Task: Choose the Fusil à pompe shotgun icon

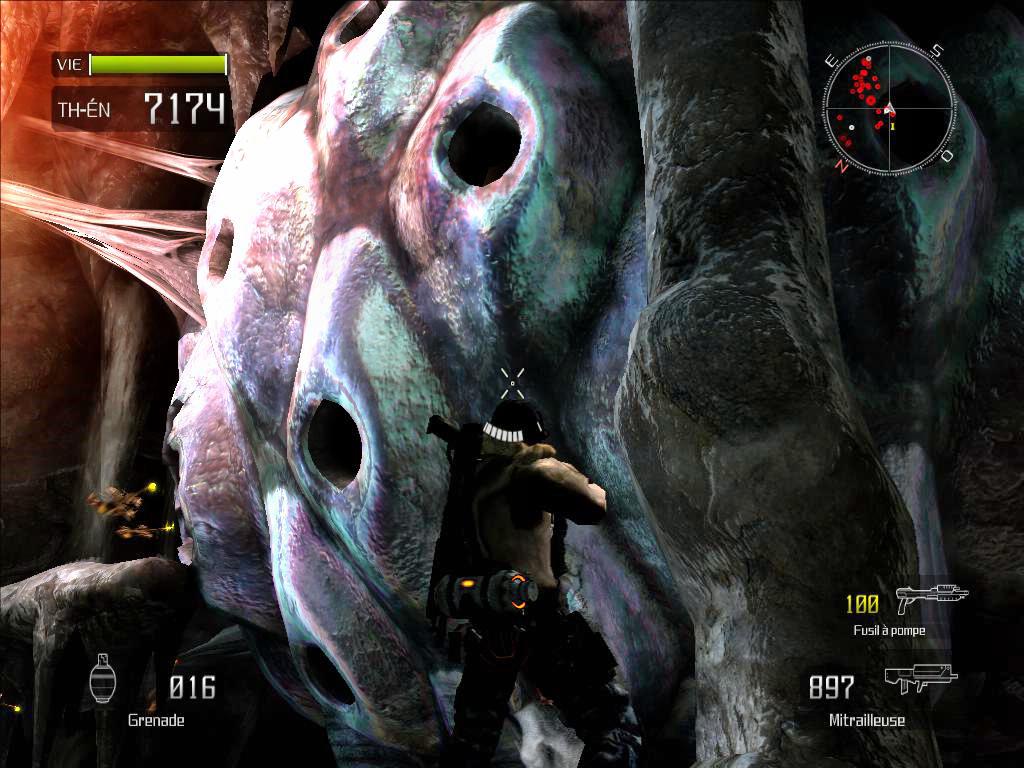Action: click(930, 599)
